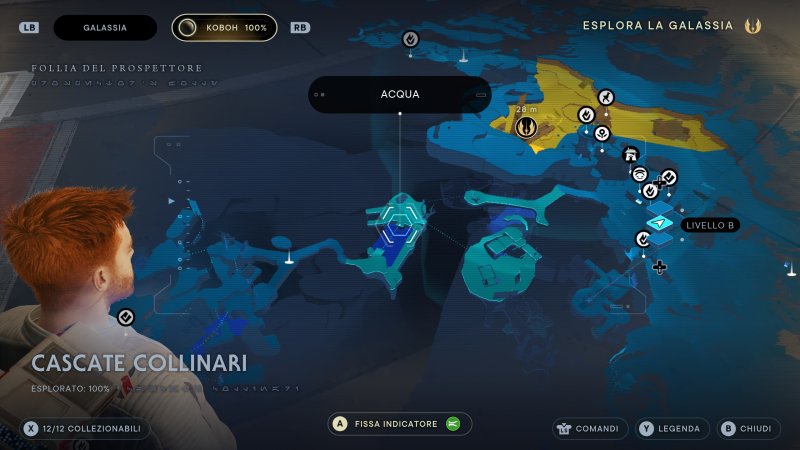Open the Galassia map tab
This screenshot has width=800, height=450.
click(105, 28)
